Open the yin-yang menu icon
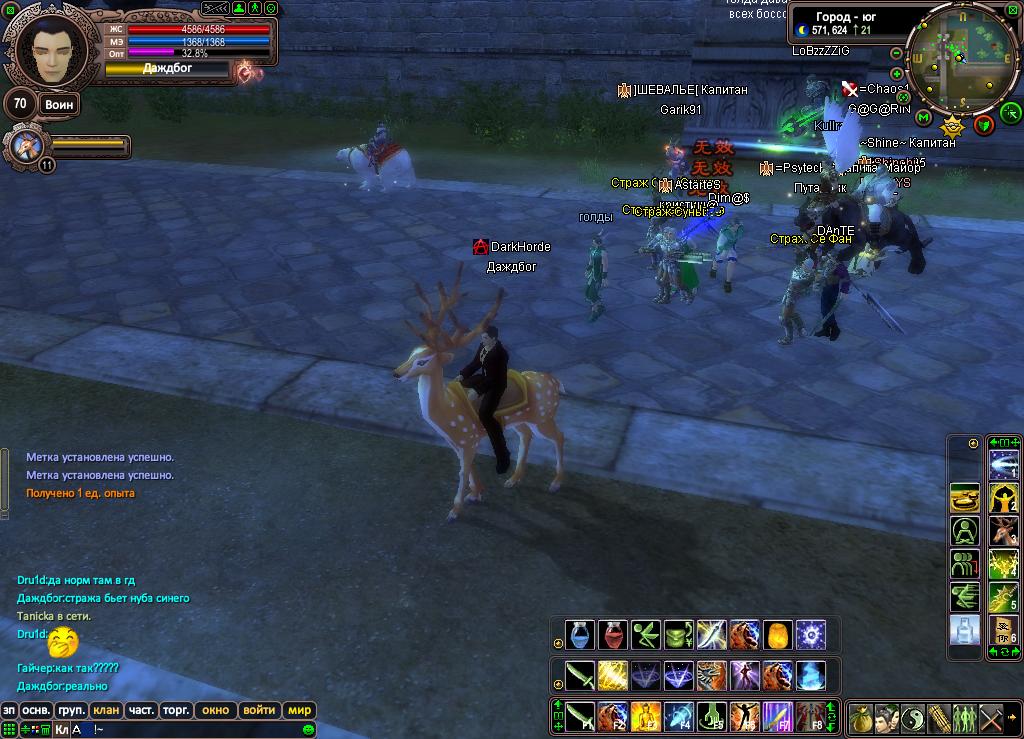1024x739 pixels. point(913,718)
